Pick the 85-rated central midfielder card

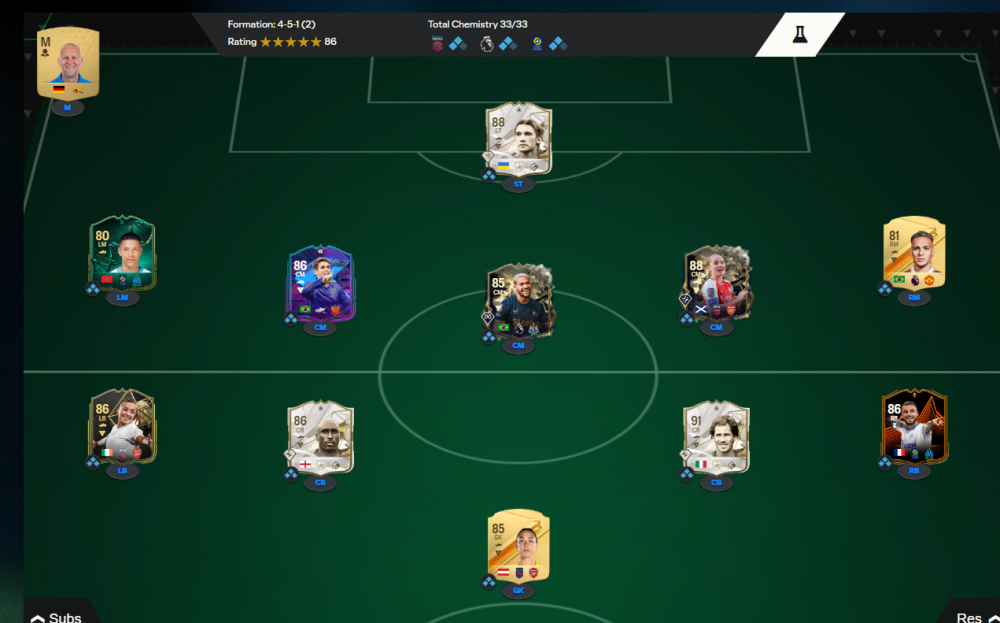[518, 302]
